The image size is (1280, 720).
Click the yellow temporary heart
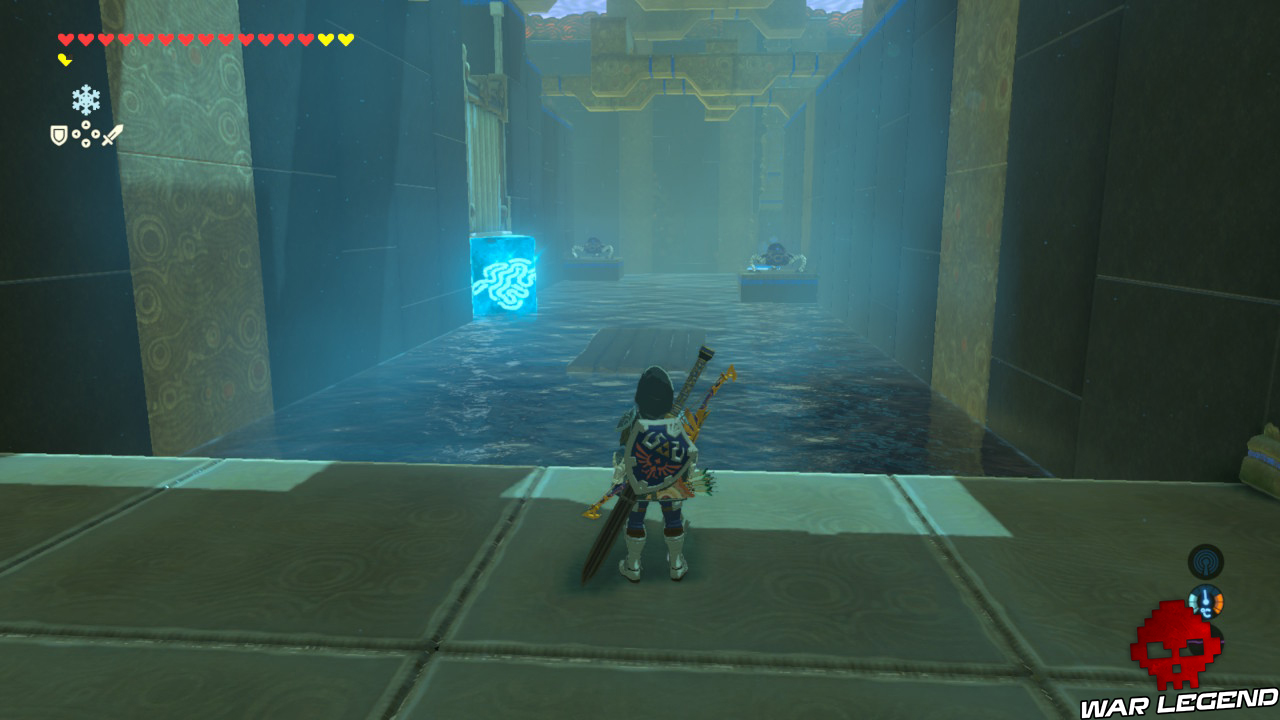pyautogui.click(x=324, y=38)
